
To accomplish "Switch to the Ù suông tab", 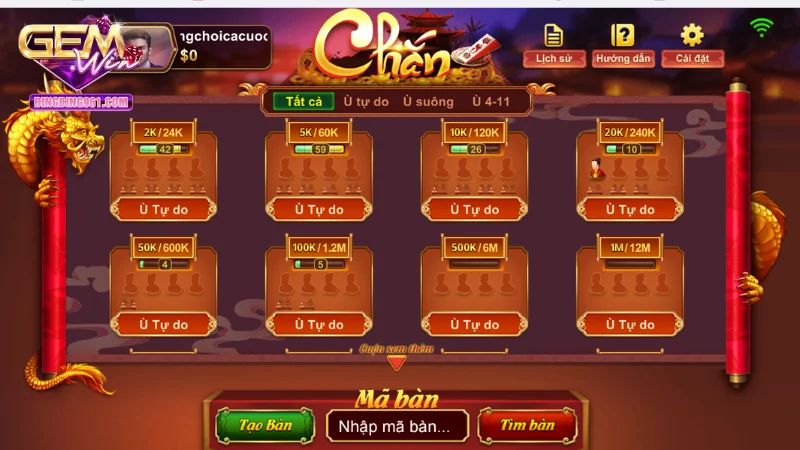I will 428,101.
